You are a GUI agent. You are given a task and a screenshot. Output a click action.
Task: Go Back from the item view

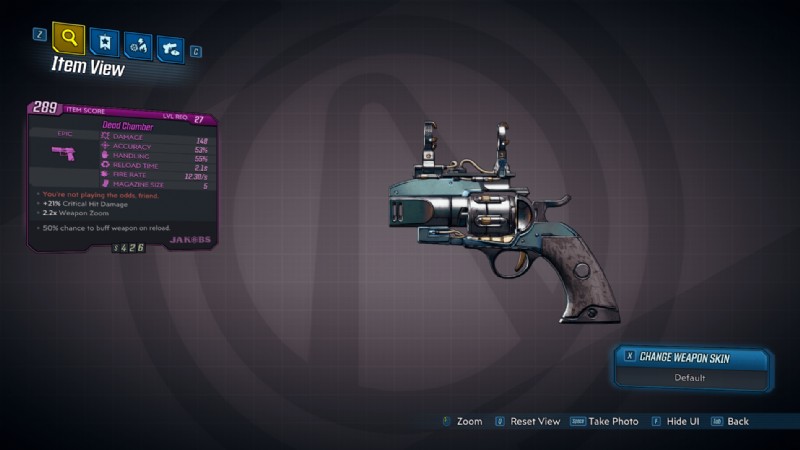tap(730, 421)
